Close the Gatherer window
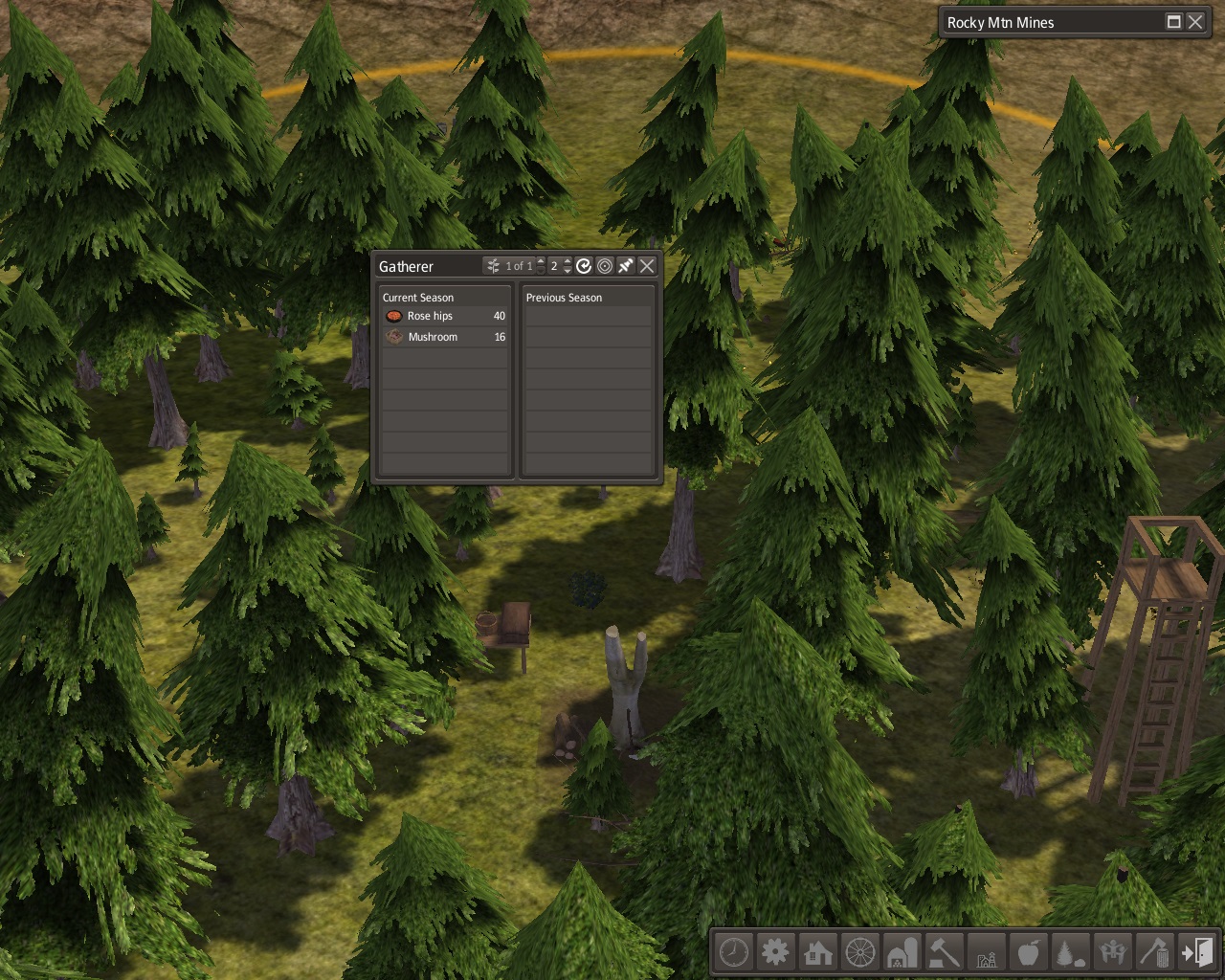 647,266
